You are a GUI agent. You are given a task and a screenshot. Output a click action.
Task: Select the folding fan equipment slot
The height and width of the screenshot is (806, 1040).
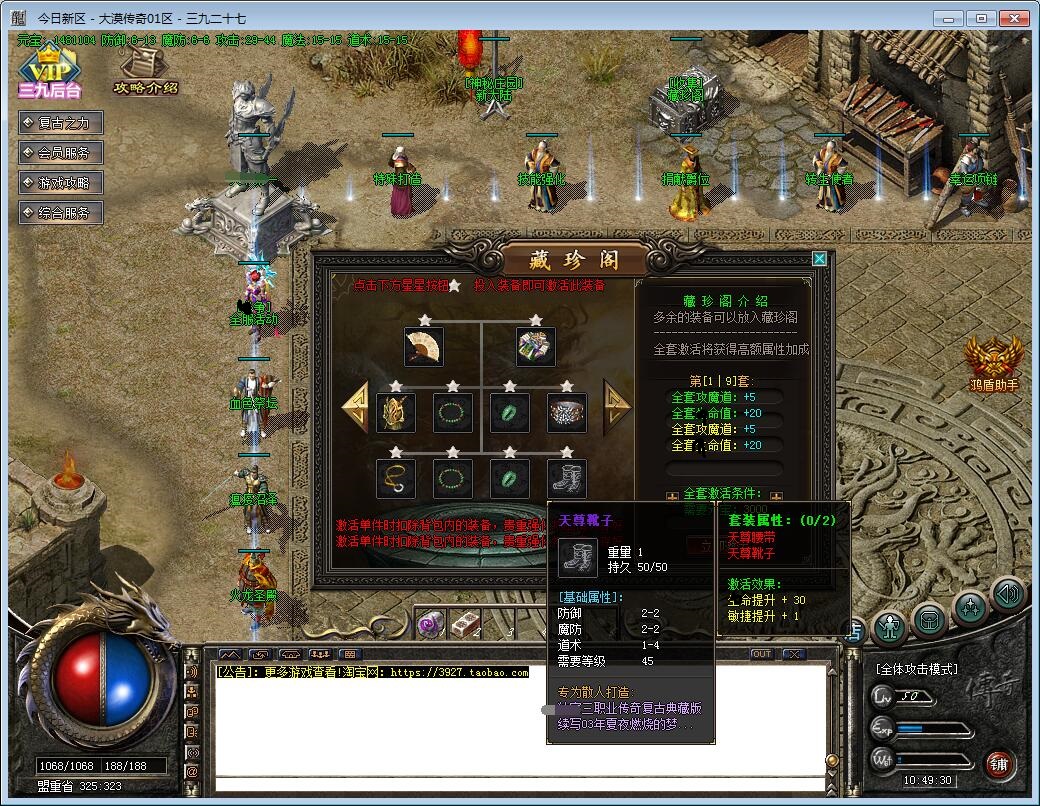424,347
